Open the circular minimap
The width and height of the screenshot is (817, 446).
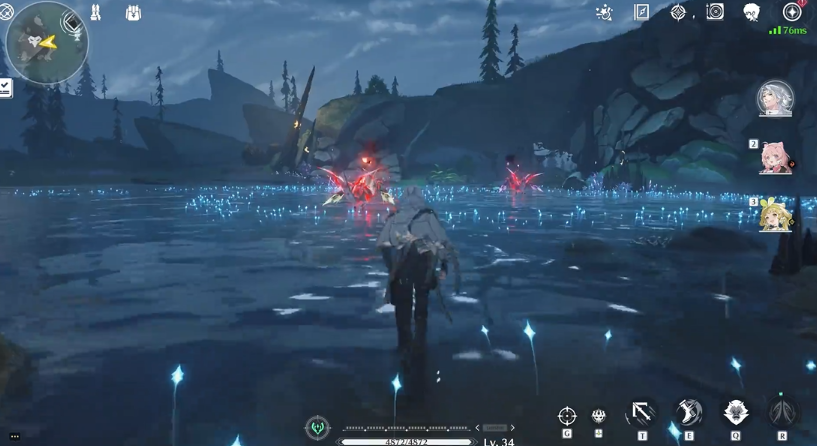(x=47, y=41)
